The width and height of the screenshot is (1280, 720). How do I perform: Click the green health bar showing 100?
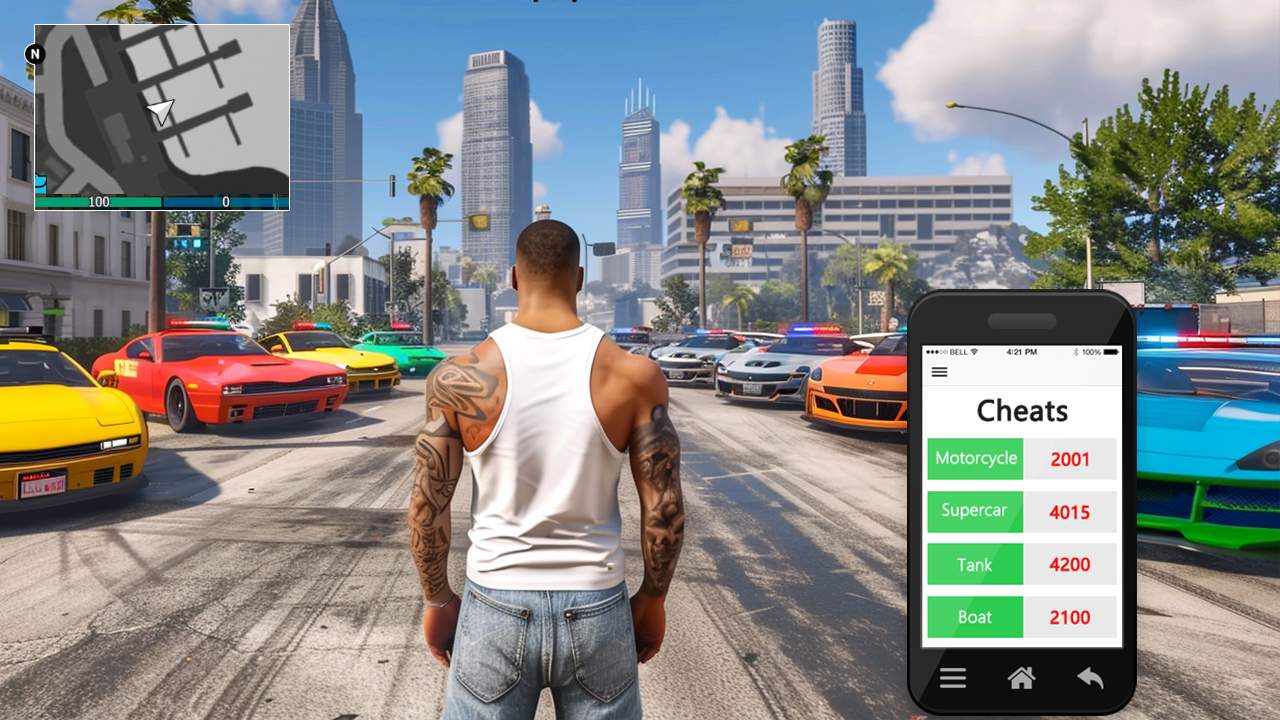point(99,201)
